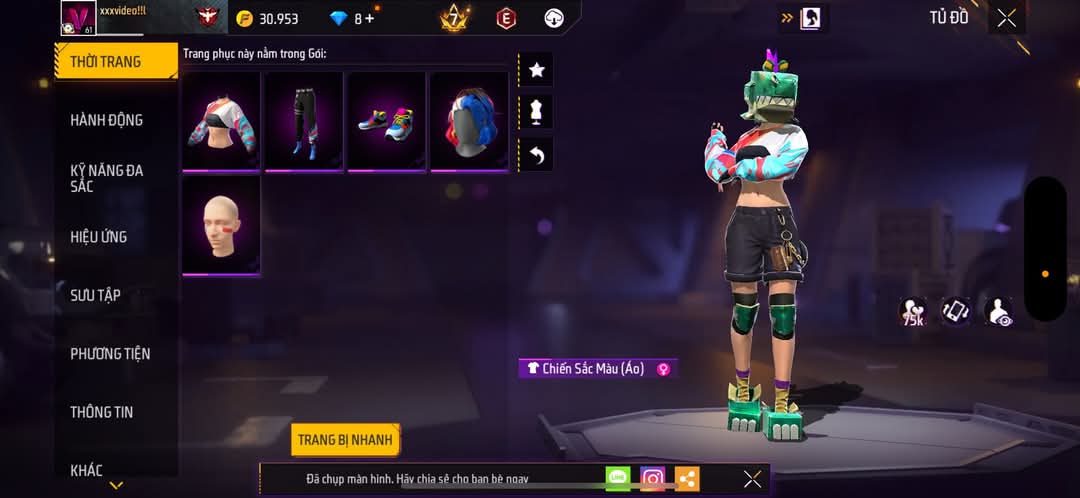Image resolution: width=1080 pixels, height=498 pixels.
Task: Tap the TRANG BỊ NHANH button
Action: (x=345, y=440)
